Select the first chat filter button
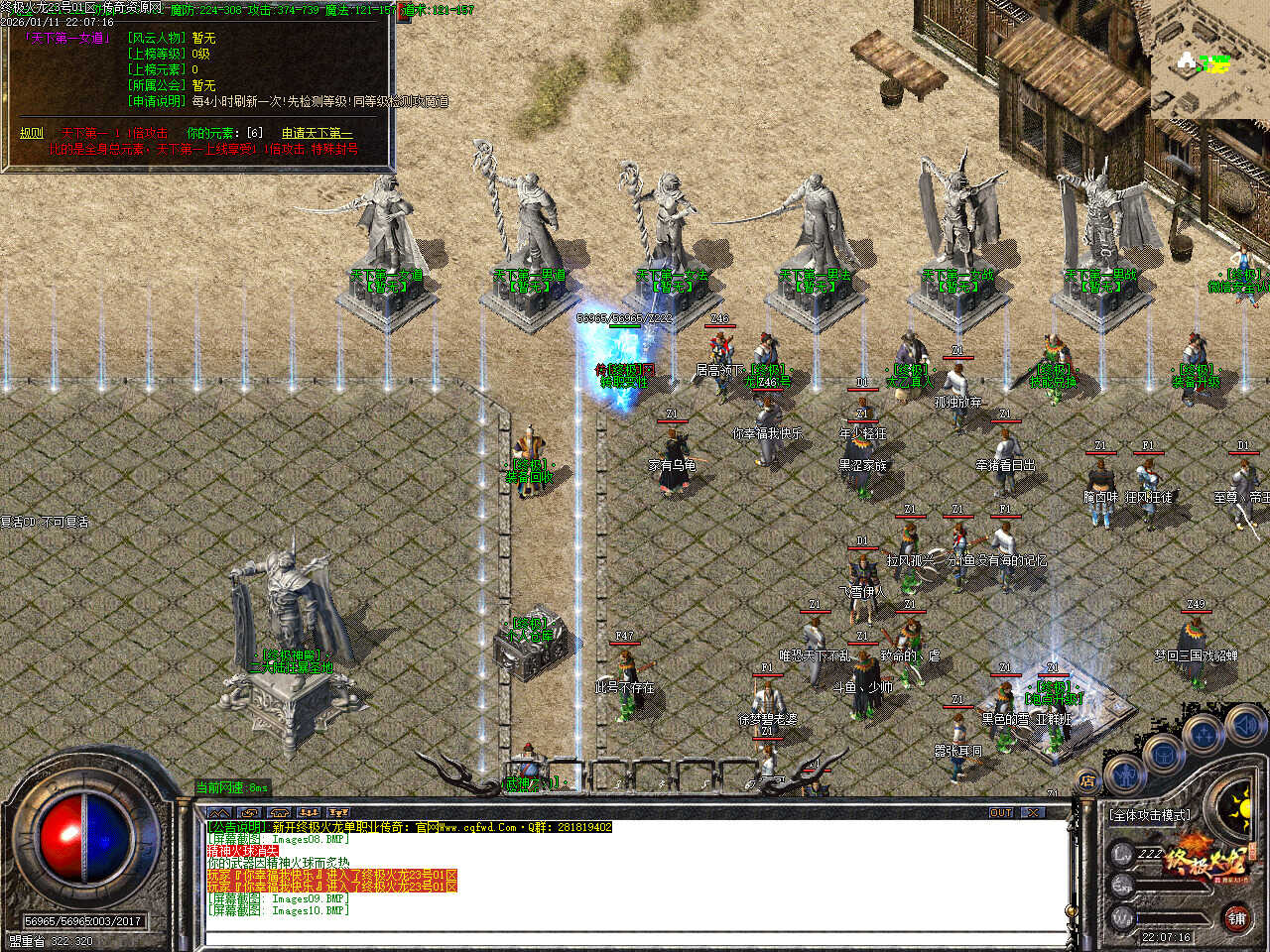This screenshot has height=952, width=1270. coord(219,813)
